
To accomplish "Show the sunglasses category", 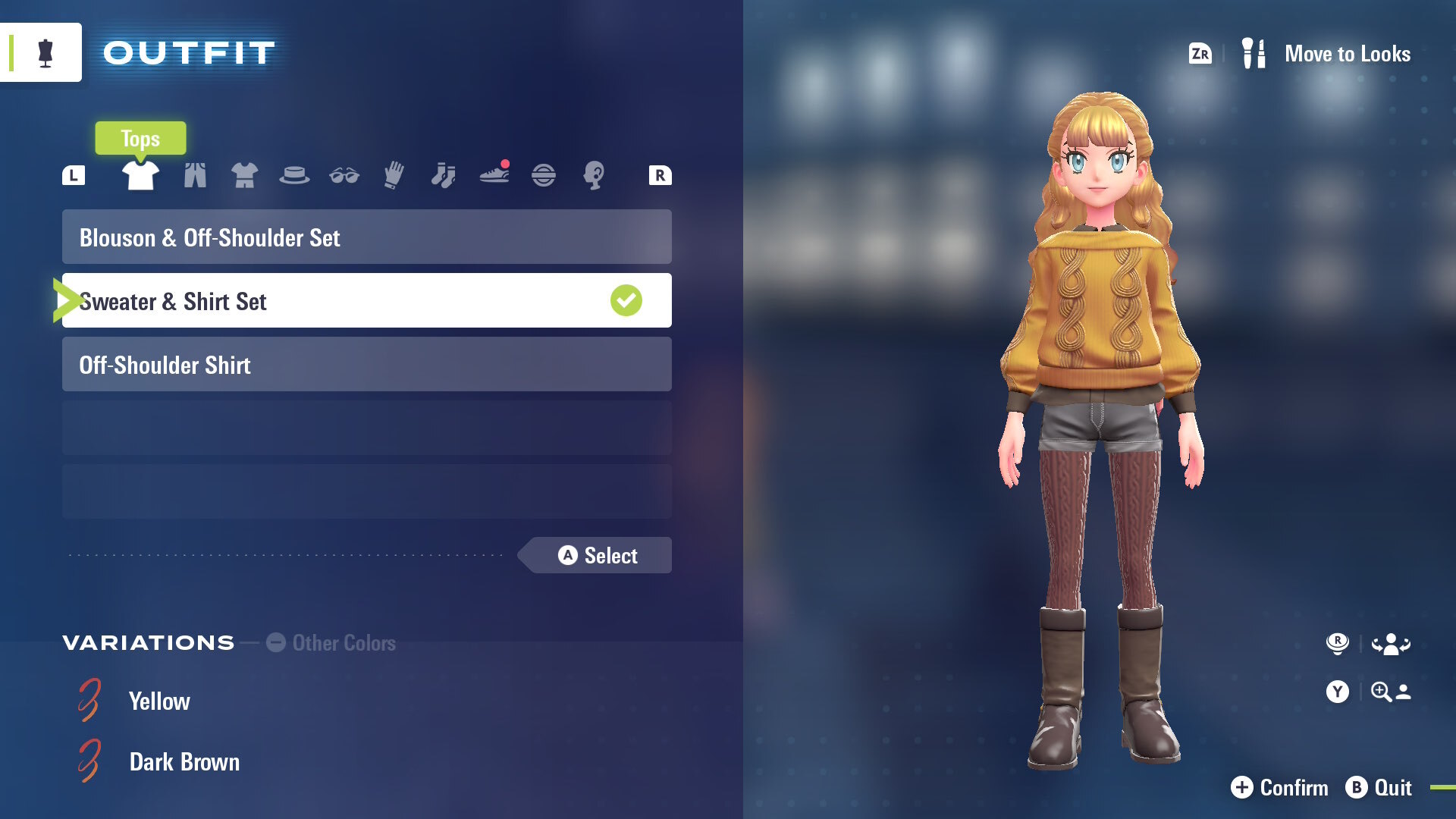I will 344,175.
